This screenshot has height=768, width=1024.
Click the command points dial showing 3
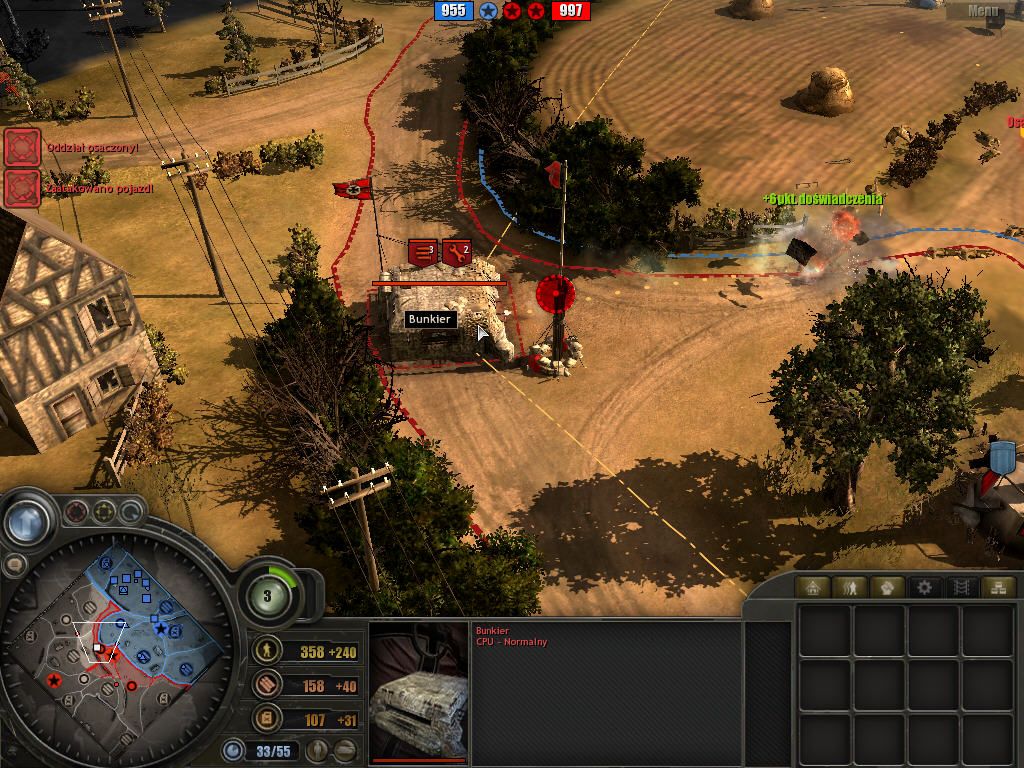point(268,596)
